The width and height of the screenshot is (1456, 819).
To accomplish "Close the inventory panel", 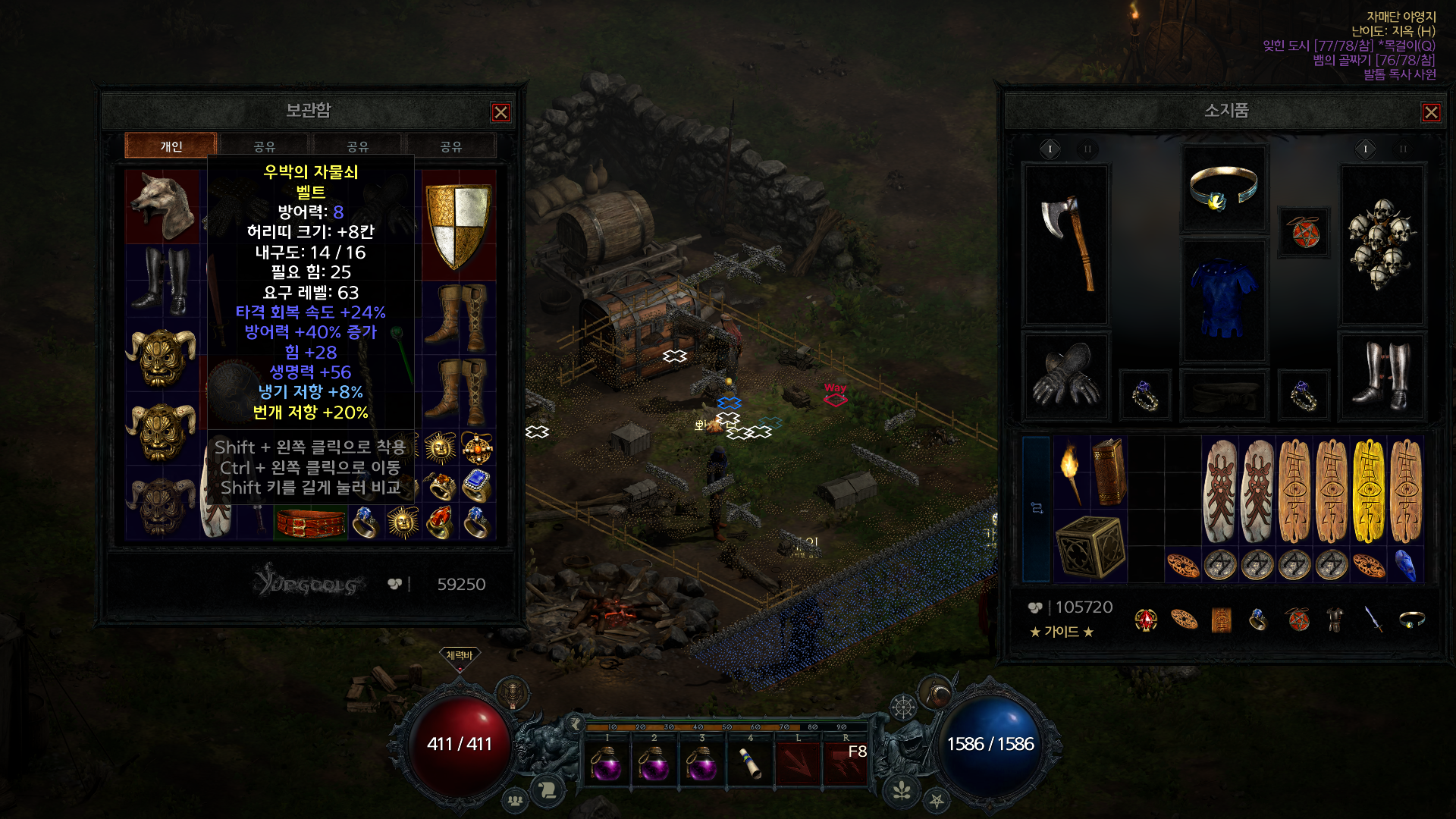I will click(x=1431, y=112).
